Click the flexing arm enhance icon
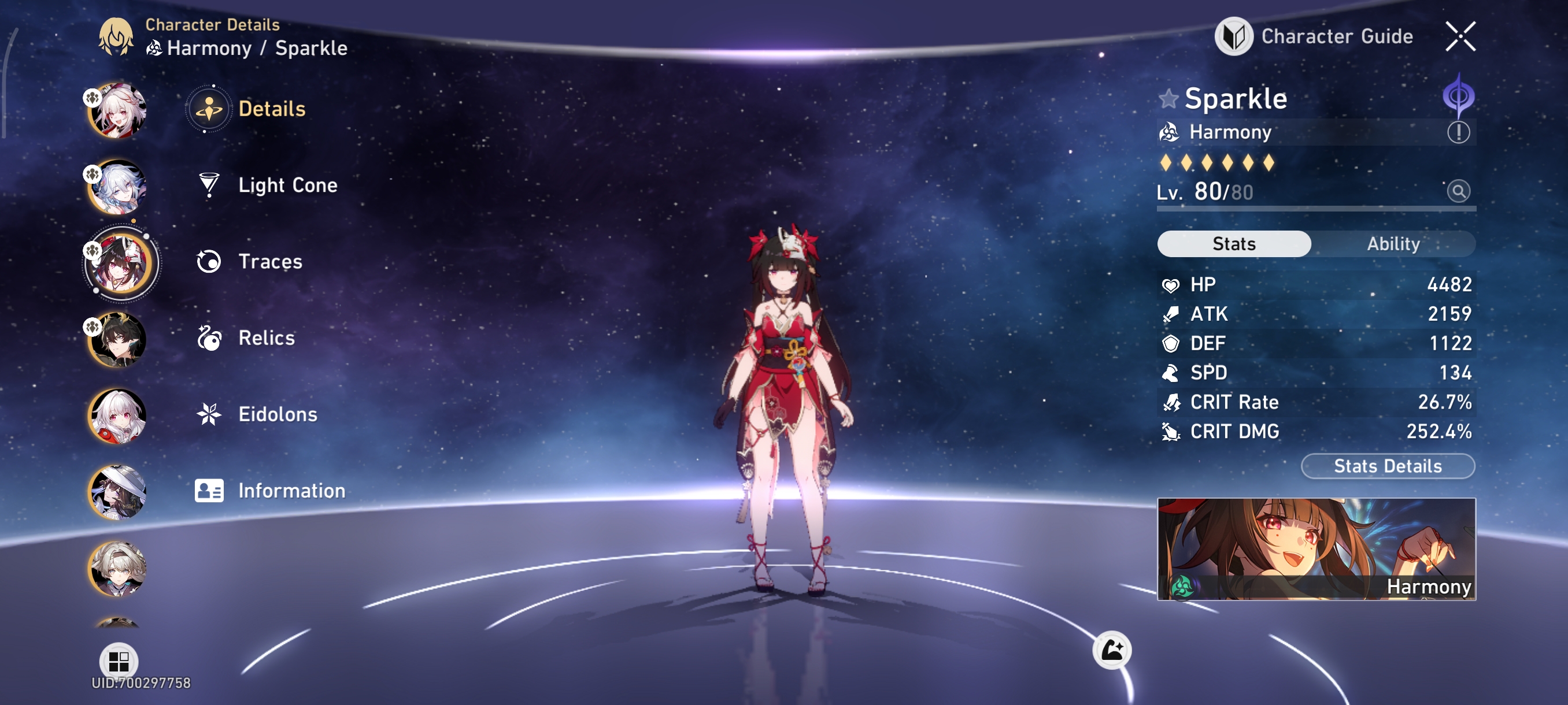The height and width of the screenshot is (705, 1568). [x=1112, y=650]
